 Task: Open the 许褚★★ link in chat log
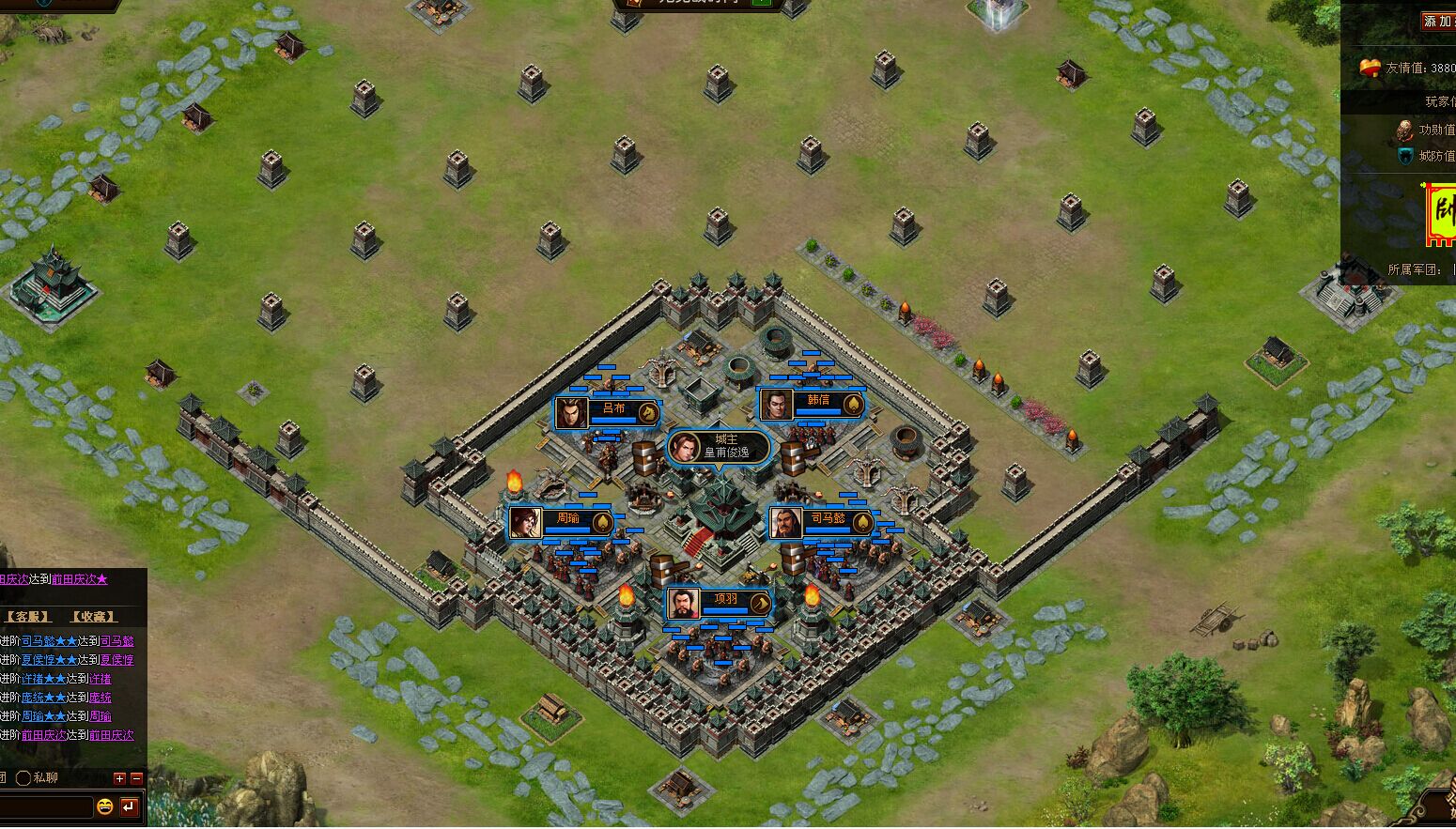point(43,679)
